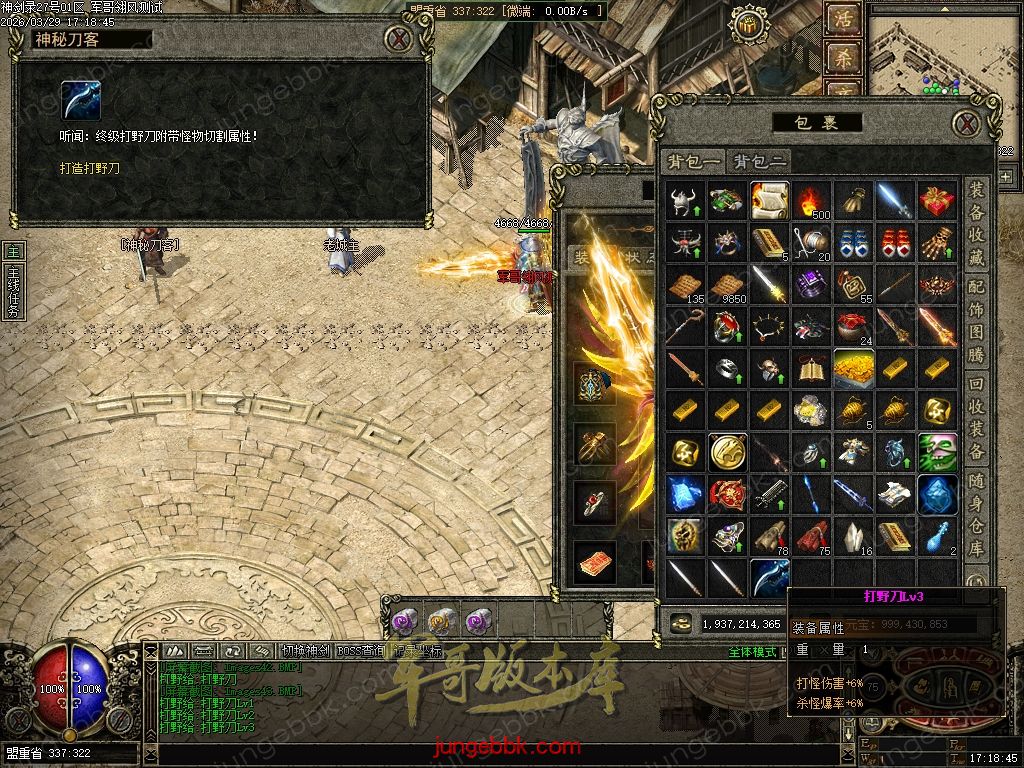Close the 包裹 inventory window
The height and width of the screenshot is (768, 1024).
pos(965,123)
